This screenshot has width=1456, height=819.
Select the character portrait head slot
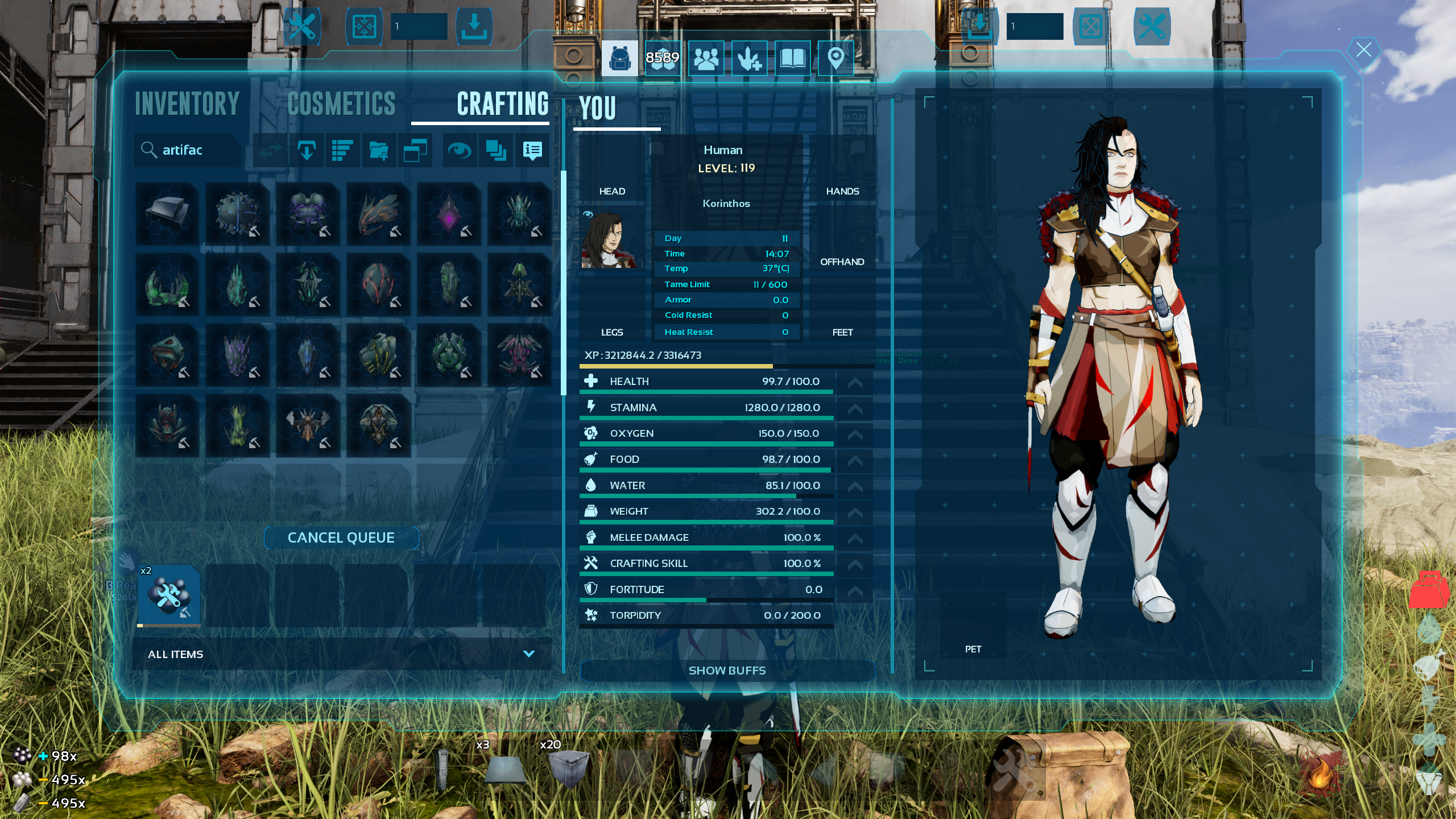coord(609,239)
